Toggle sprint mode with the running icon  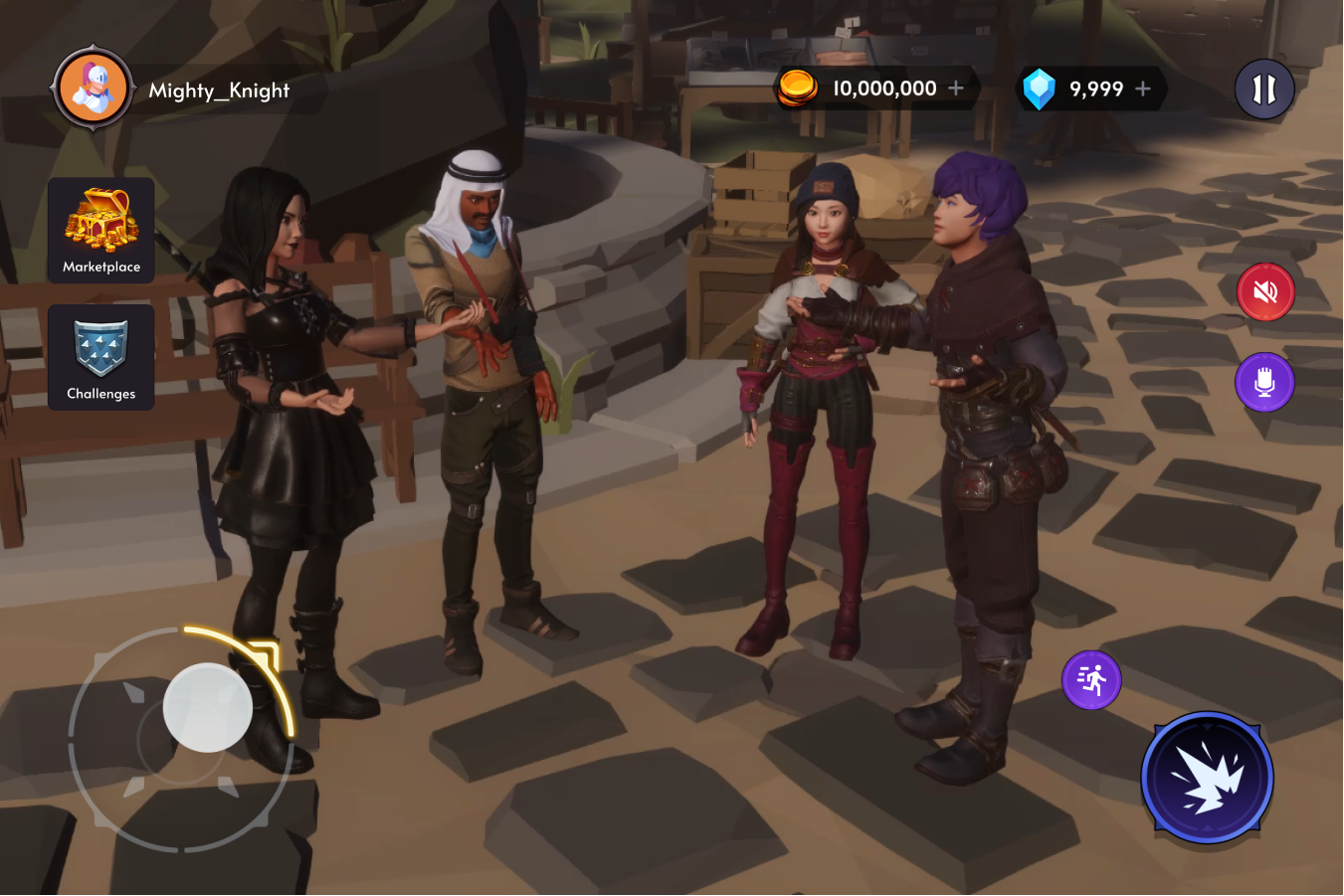tap(1091, 680)
